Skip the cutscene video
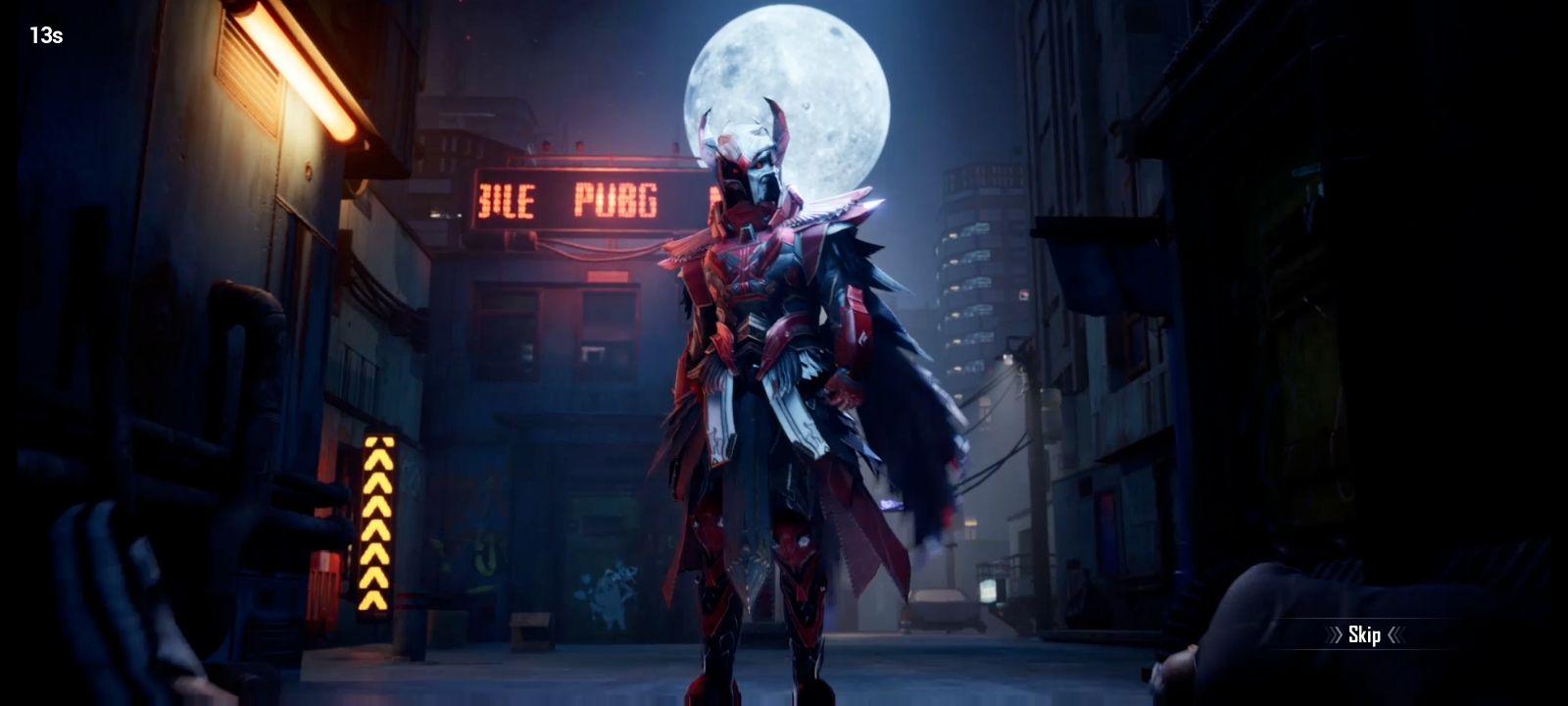This screenshot has width=1568, height=706. pos(1364,635)
